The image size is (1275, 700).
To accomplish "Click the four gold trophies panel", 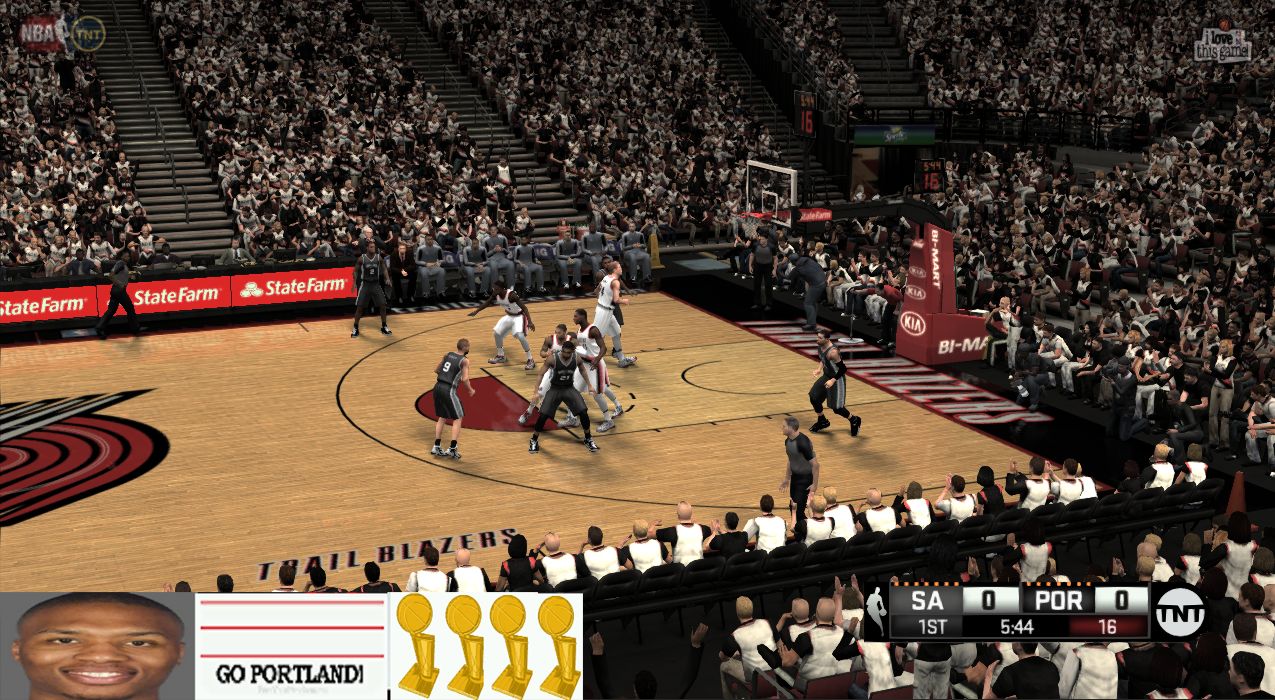I will (x=486, y=646).
